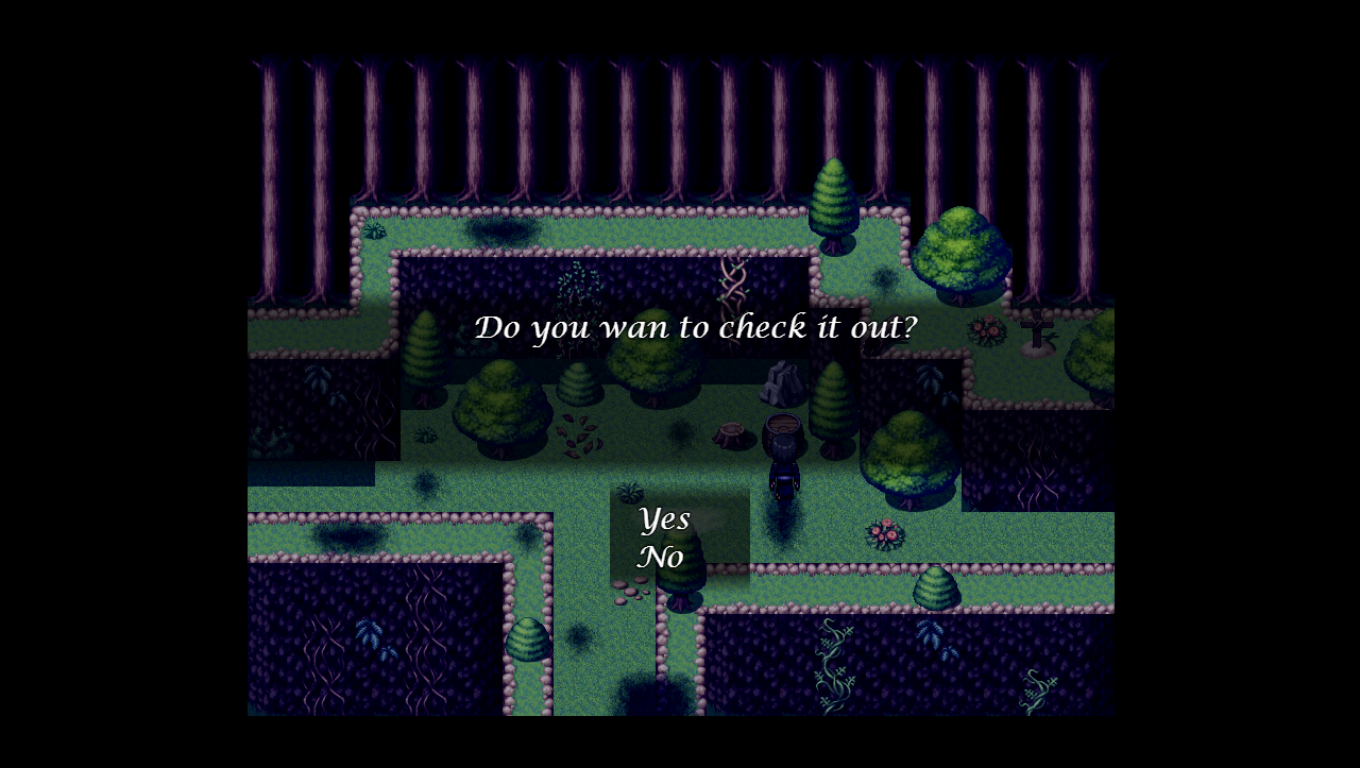Viewport: 1360px width, 768px height.
Task: Select the Yes option
Action: (663, 518)
